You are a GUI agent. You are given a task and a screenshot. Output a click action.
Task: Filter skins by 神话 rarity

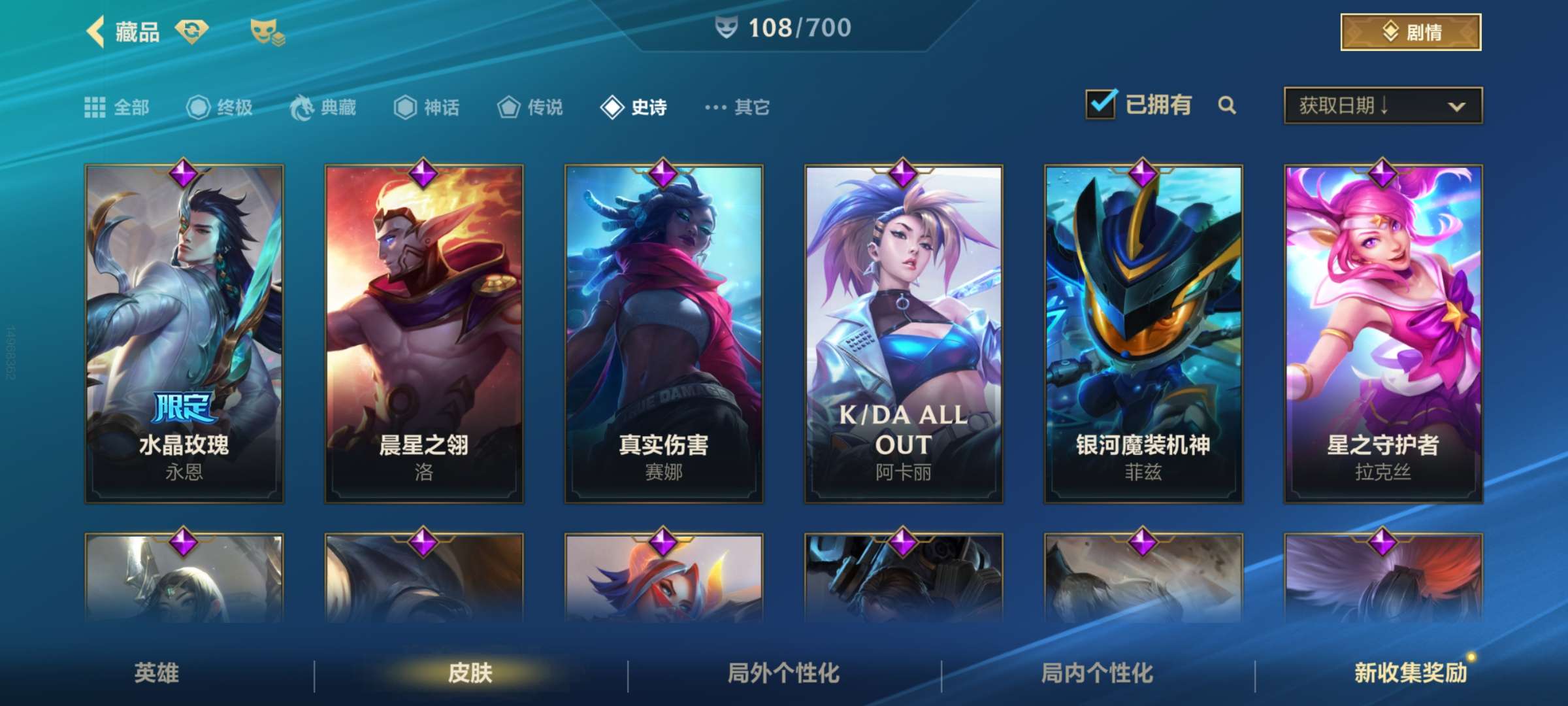point(427,107)
